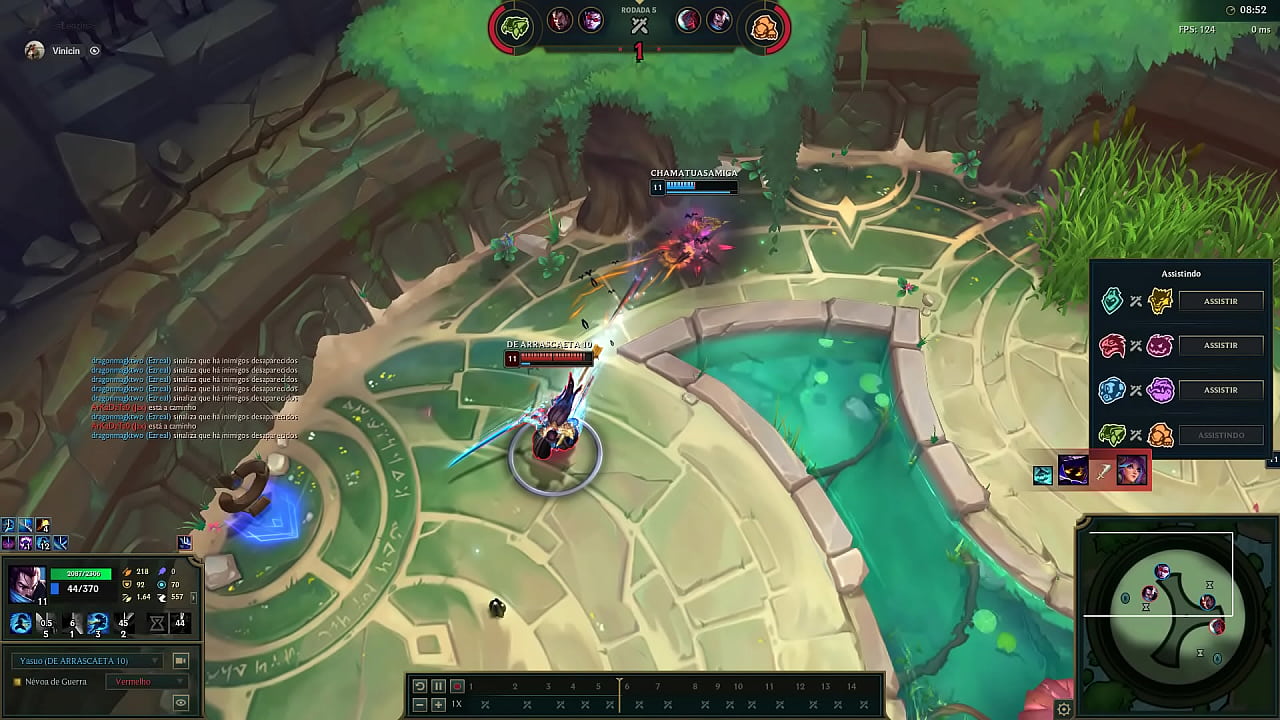Click the hourglass item slot in Yasuo's inventory
Image resolution: width=1280 pixels, height=720 pixels.
pos(156,622)
